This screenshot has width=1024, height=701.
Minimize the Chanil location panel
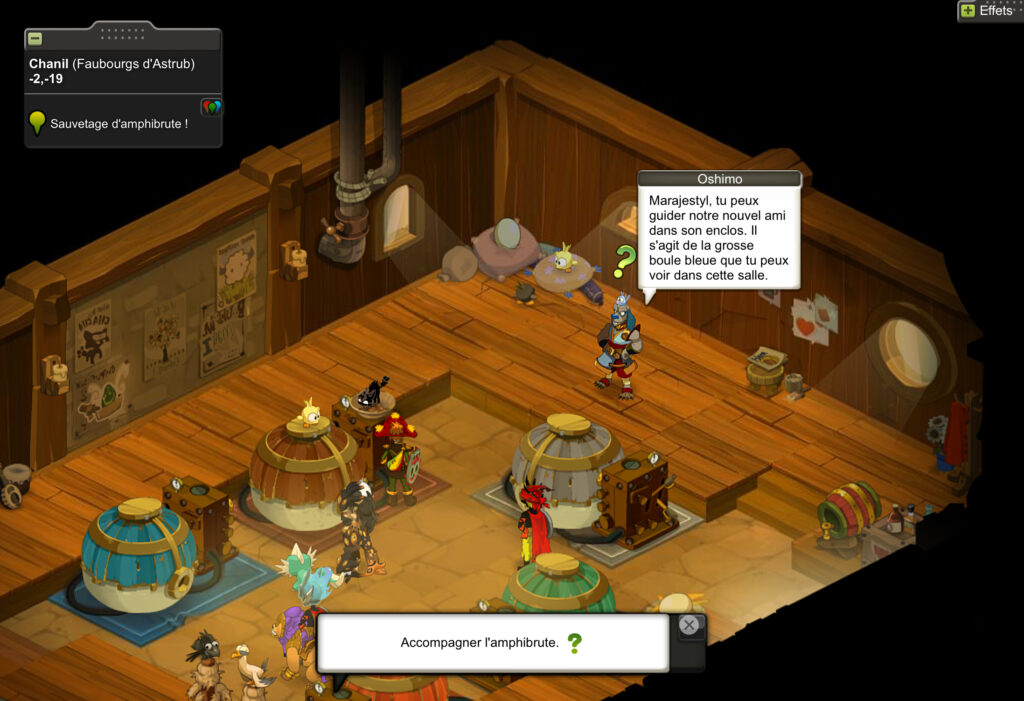click(x=35, y=39)
